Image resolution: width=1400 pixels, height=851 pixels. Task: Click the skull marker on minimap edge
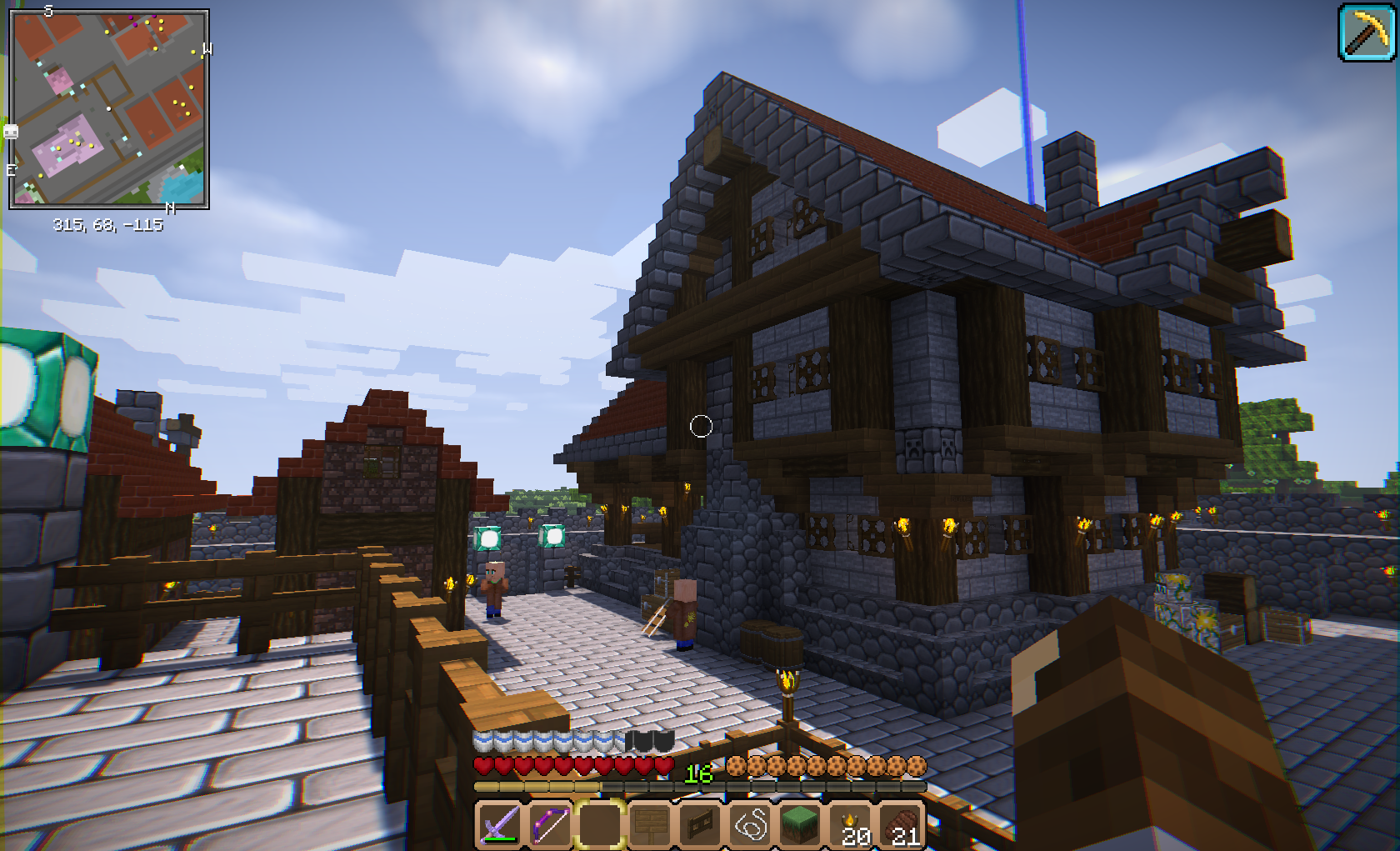point(11,132)
